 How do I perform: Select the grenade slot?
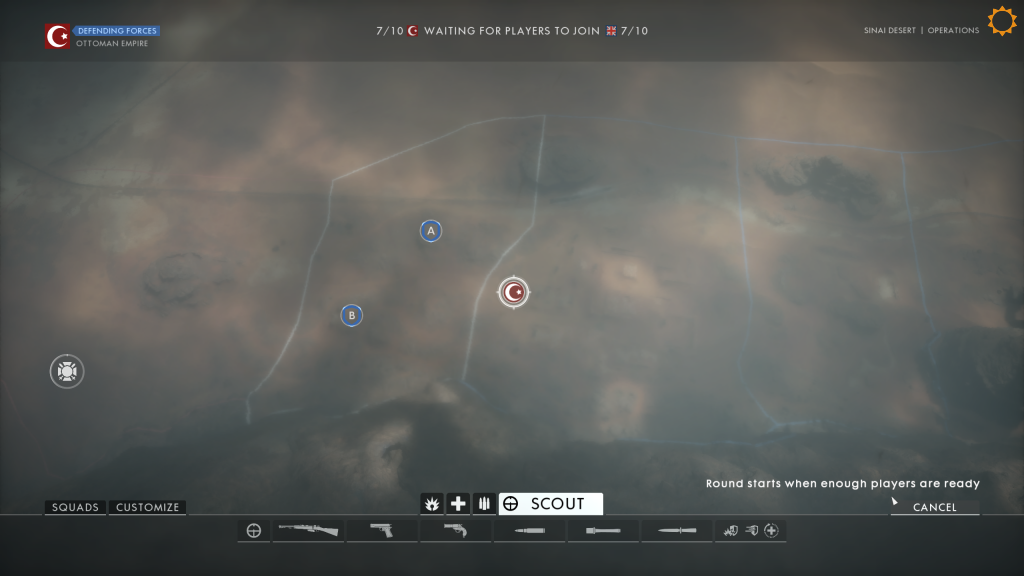603,530
